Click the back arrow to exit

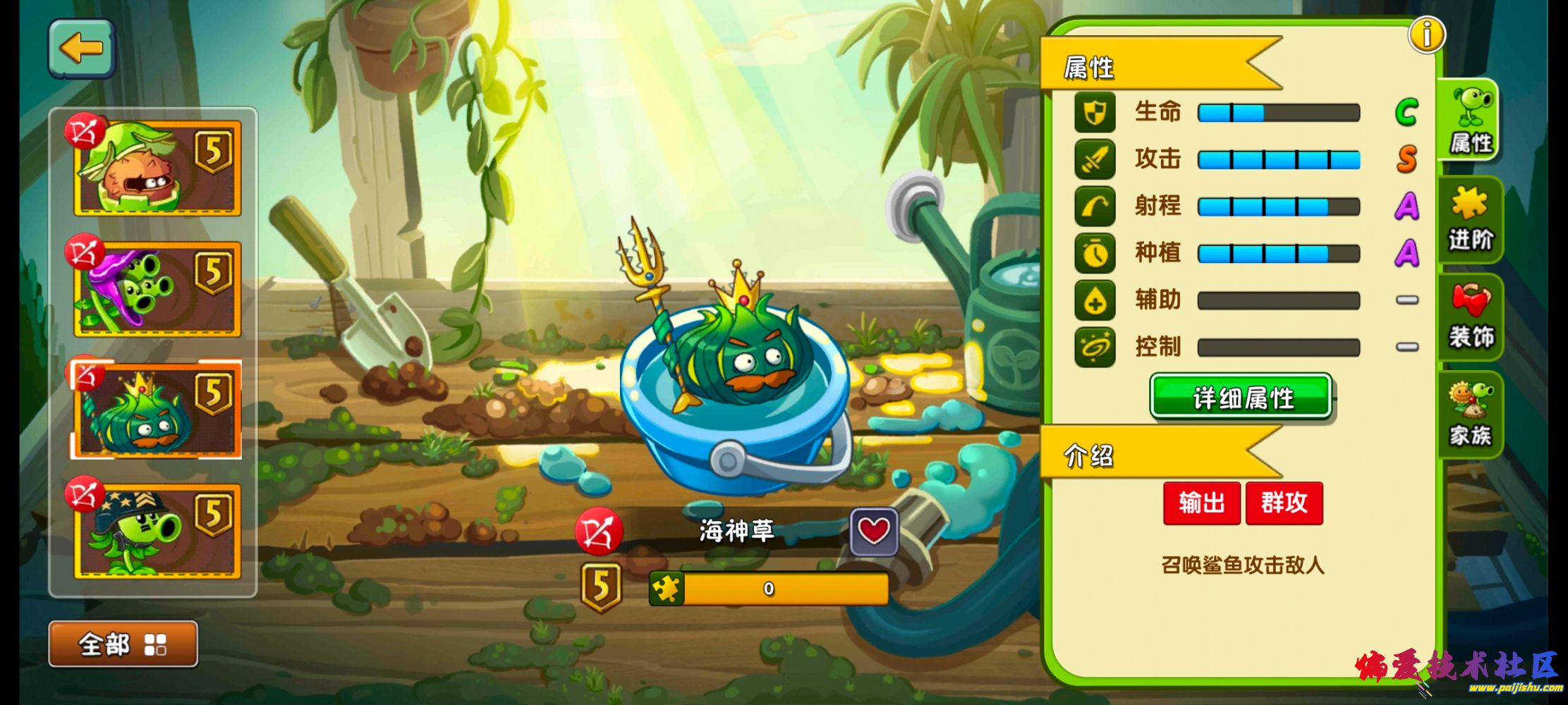tap(80, 47)
